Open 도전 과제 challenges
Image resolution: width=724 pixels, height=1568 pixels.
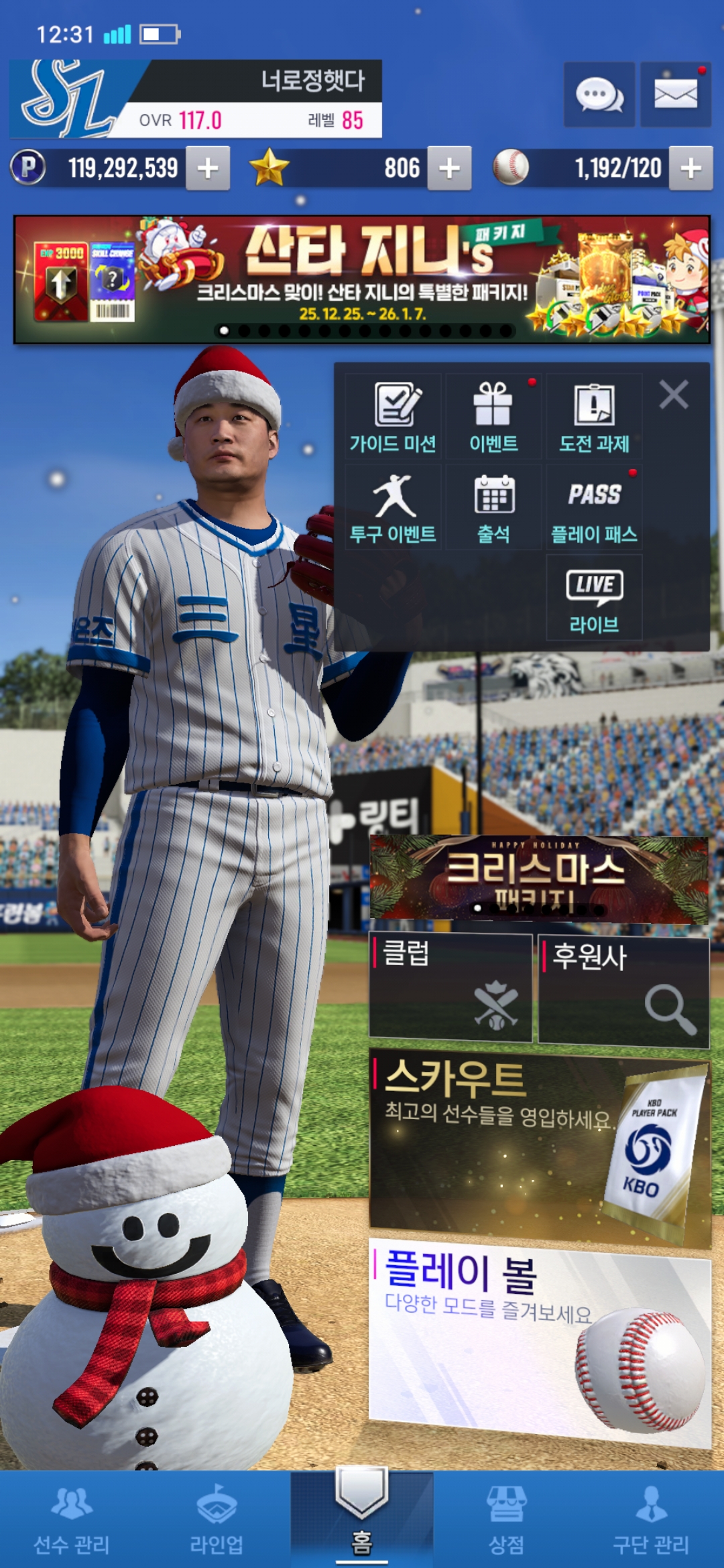594,417
